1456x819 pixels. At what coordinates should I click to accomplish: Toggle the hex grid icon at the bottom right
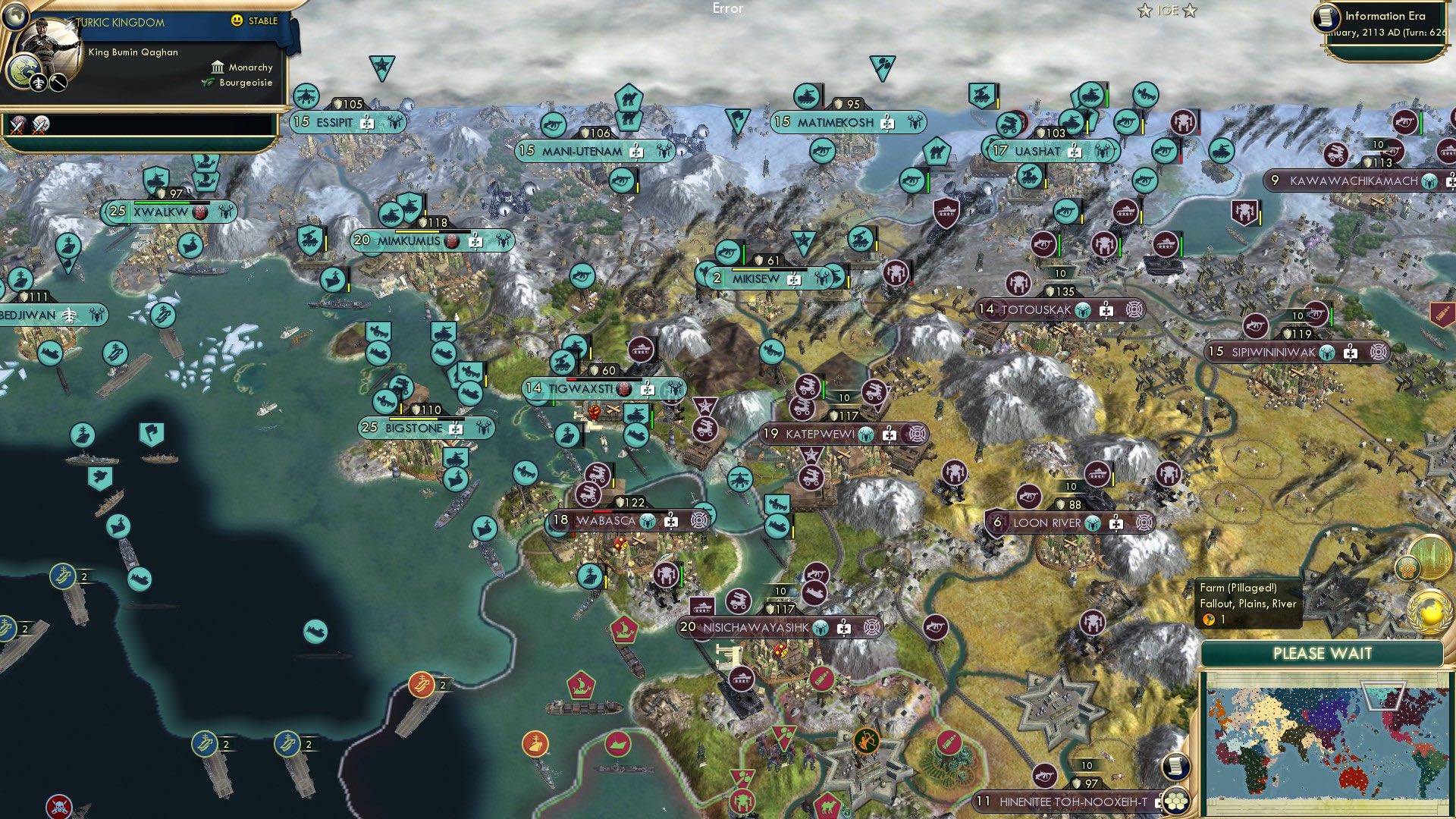click(x=1176, y=802)
